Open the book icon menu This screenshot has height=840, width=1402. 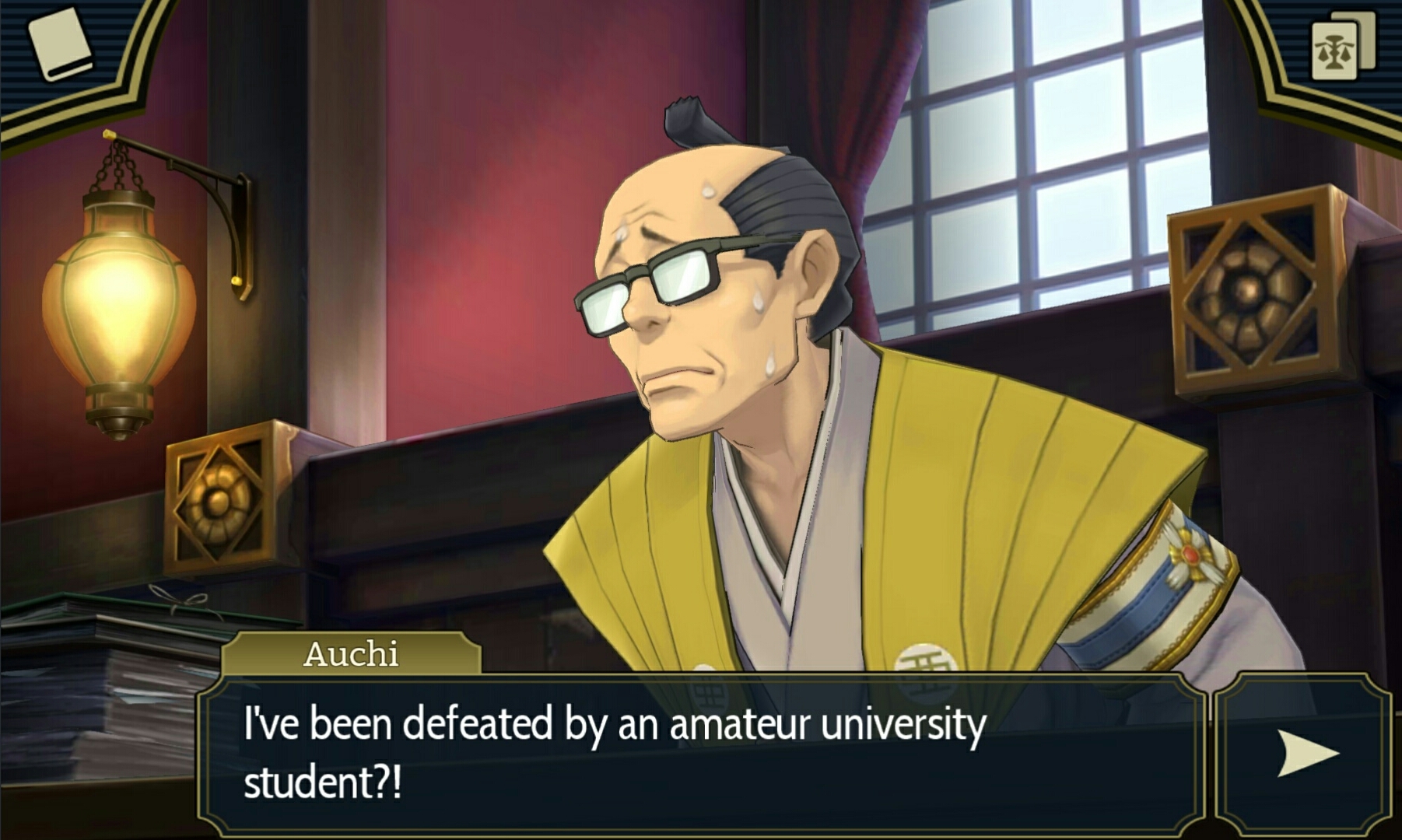click(x=59, y=44)
